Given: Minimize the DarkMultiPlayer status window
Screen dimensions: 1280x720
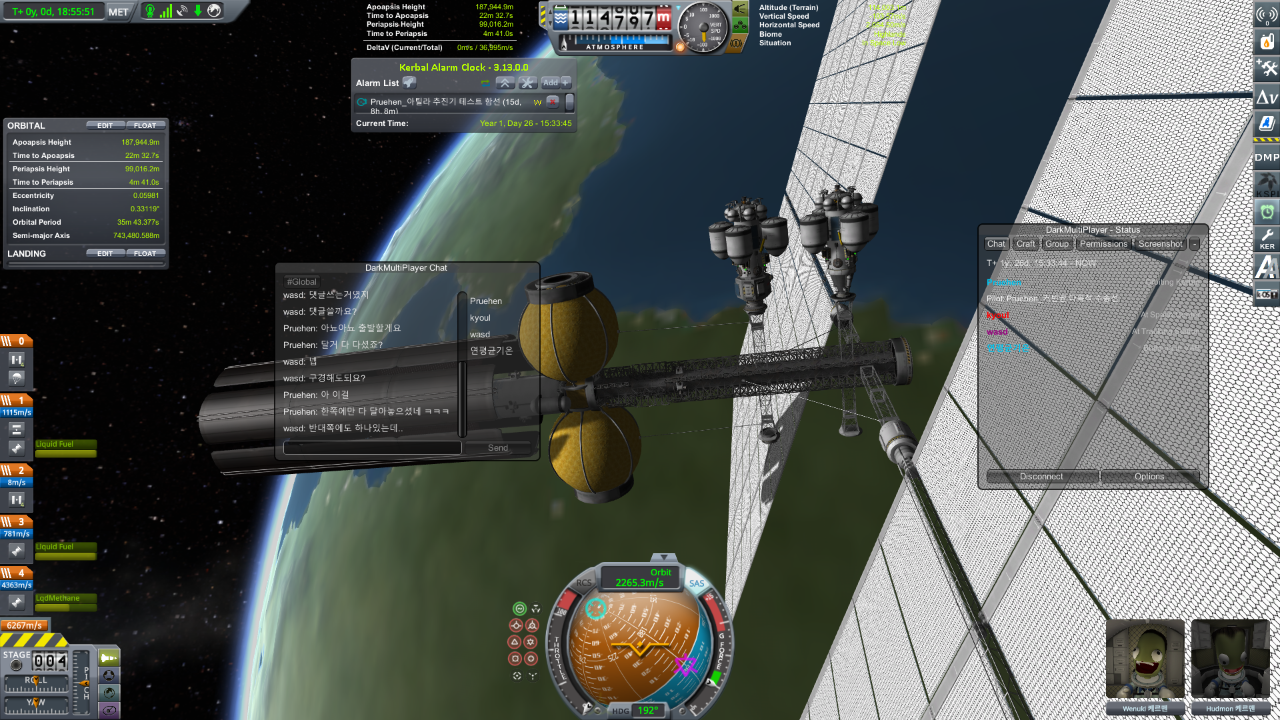Looking at the screenshot, I should (x=1194, y=244).
